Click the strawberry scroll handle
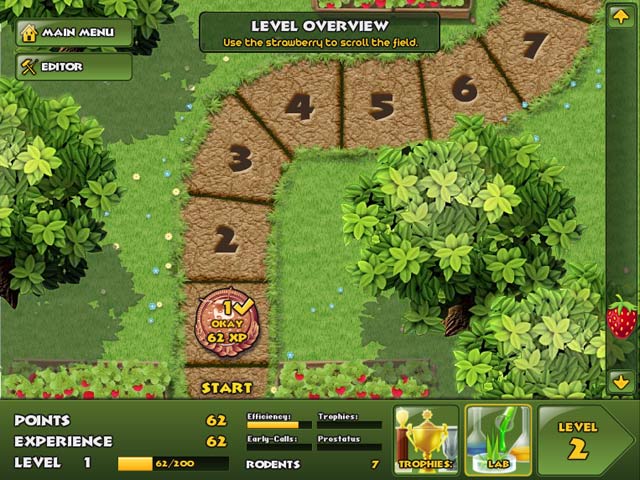Viewport: 640px width, 480px height. click(x=621, y=319)
